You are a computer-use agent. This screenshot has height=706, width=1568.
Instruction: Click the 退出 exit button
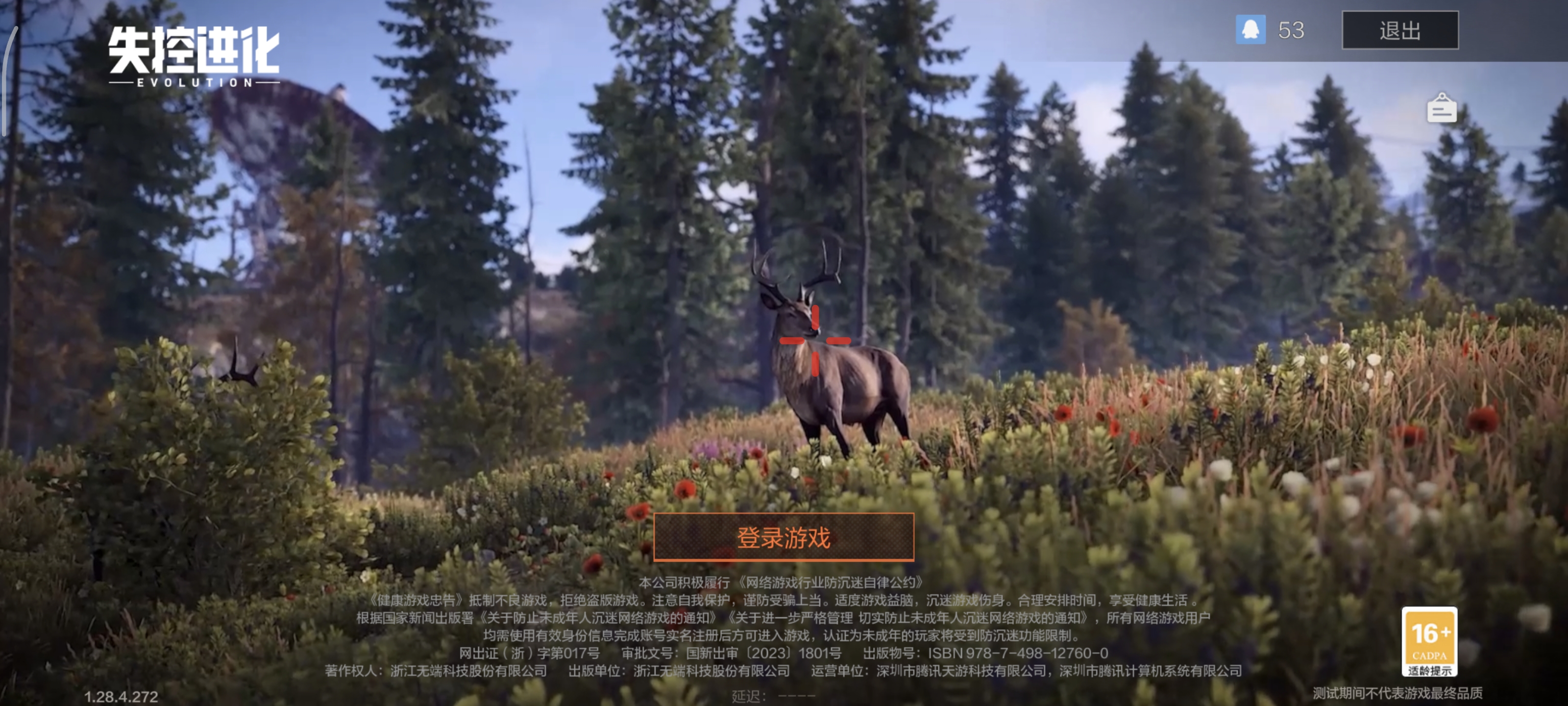[x=1399, y=30]
